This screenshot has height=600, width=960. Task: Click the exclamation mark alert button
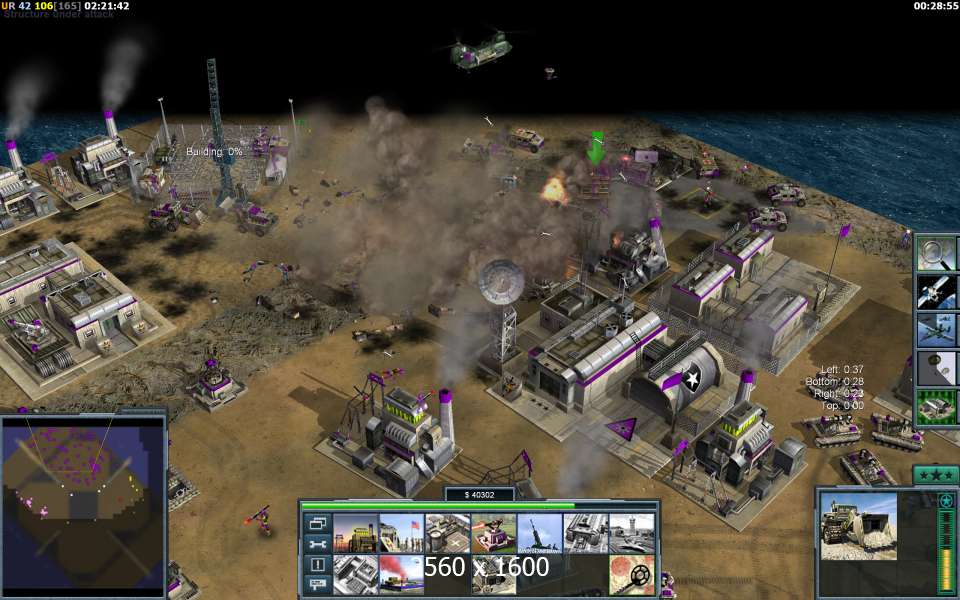[x=318, y=564]
